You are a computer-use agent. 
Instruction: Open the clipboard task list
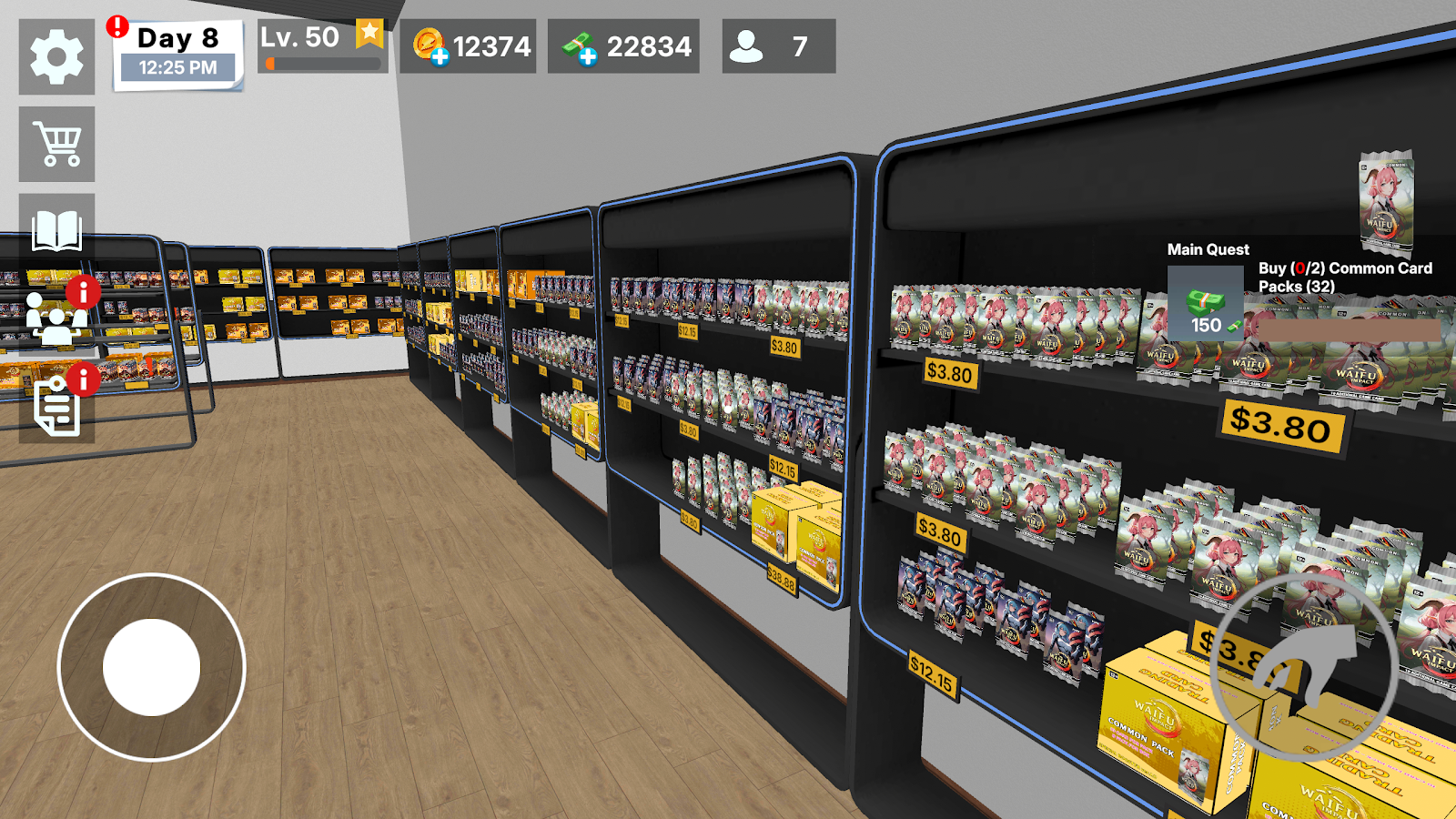pyautogui.click(x=56, y=406)
